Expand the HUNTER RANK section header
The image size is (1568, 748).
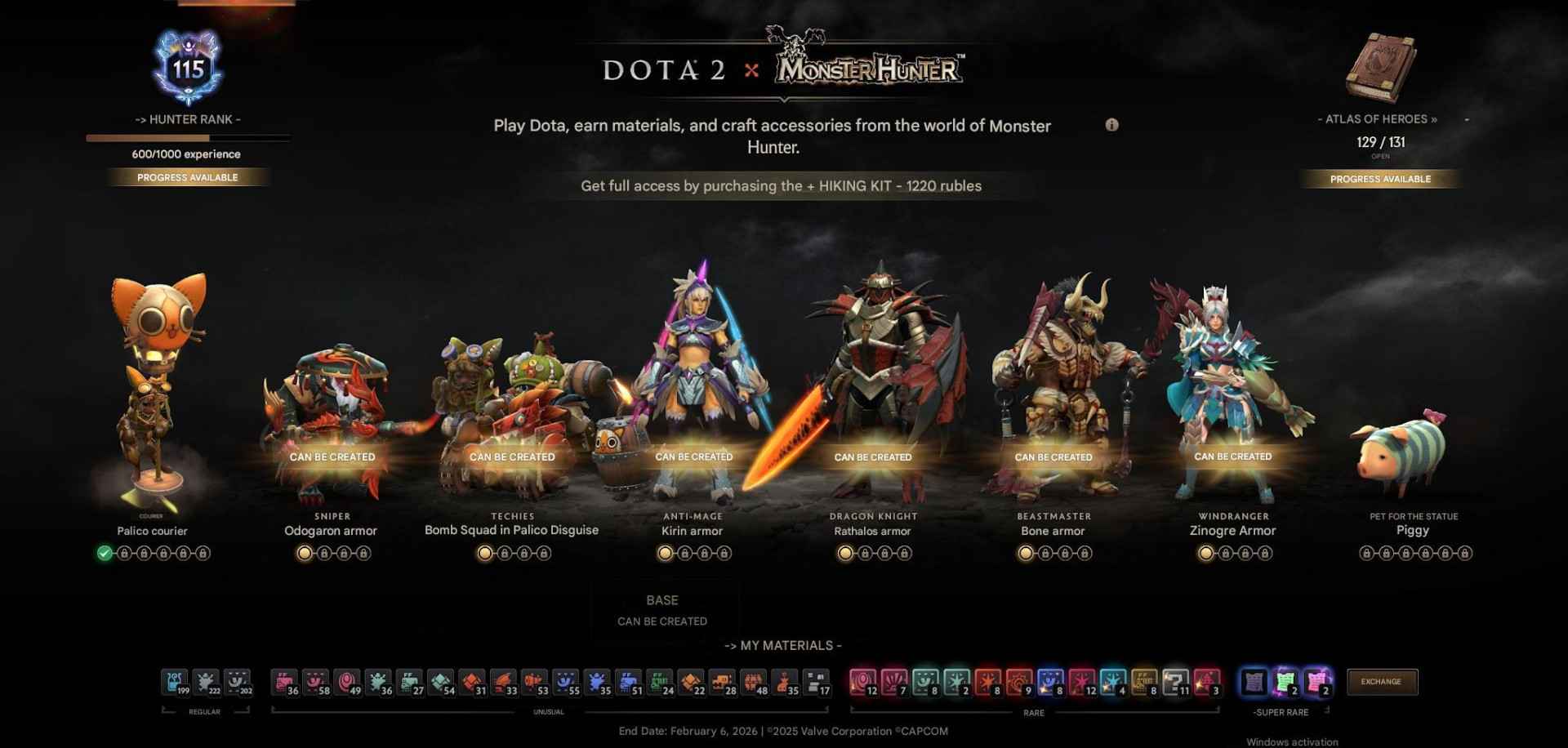[188, 118]
